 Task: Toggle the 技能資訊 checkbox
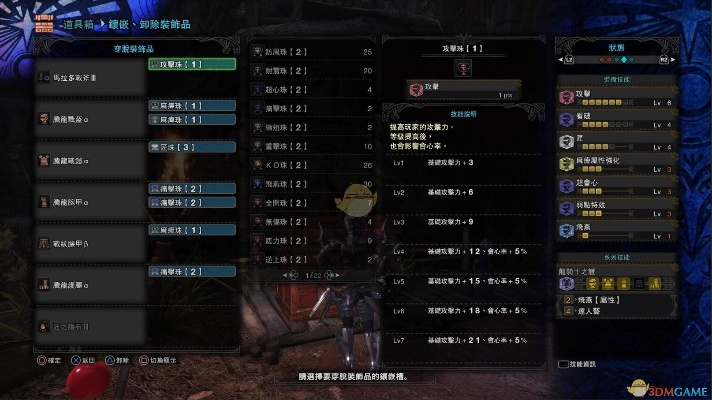pos(563,365)
